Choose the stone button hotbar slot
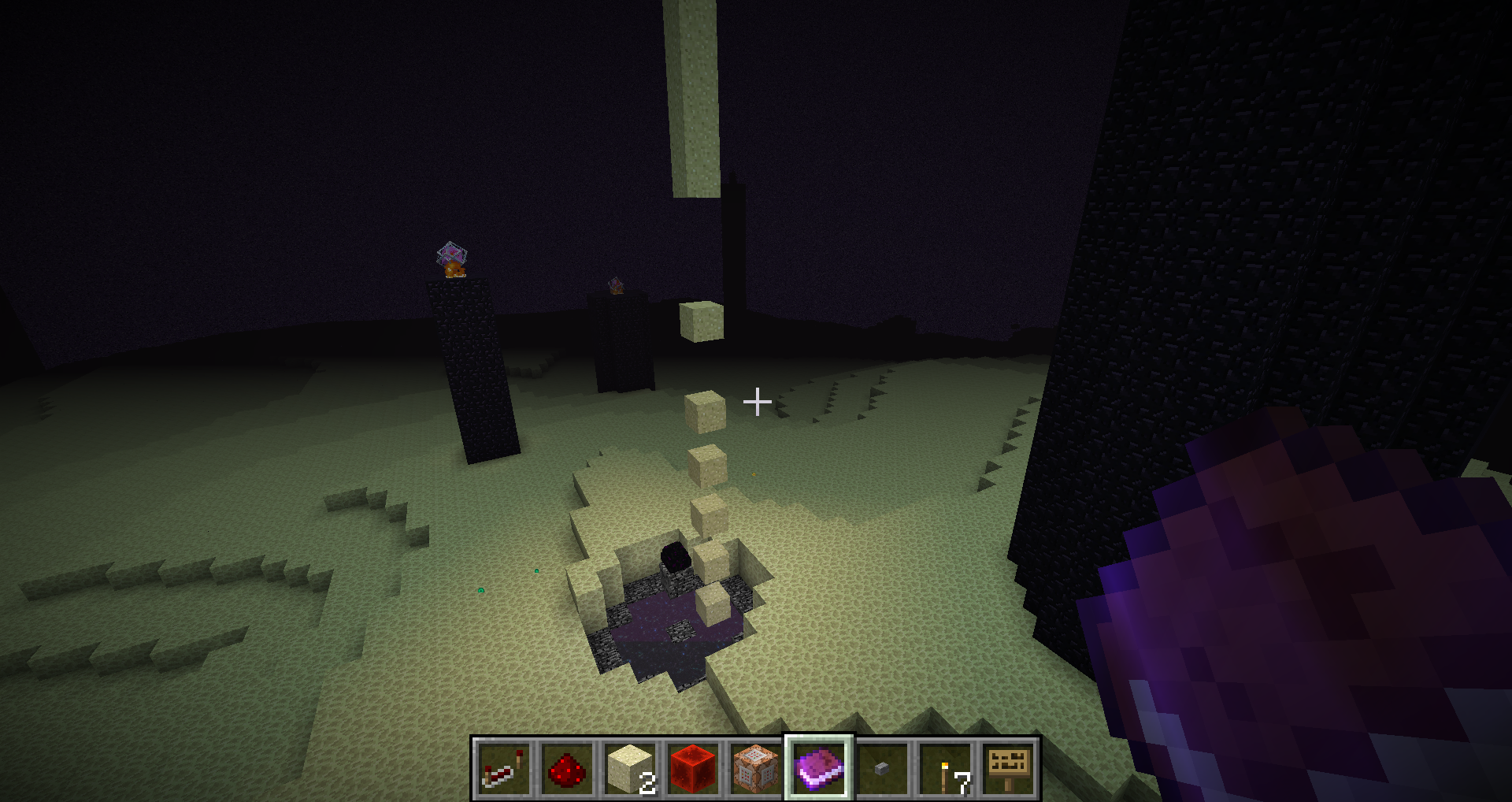The width and height of the screenshot is (1512, 802). (882, 768)
